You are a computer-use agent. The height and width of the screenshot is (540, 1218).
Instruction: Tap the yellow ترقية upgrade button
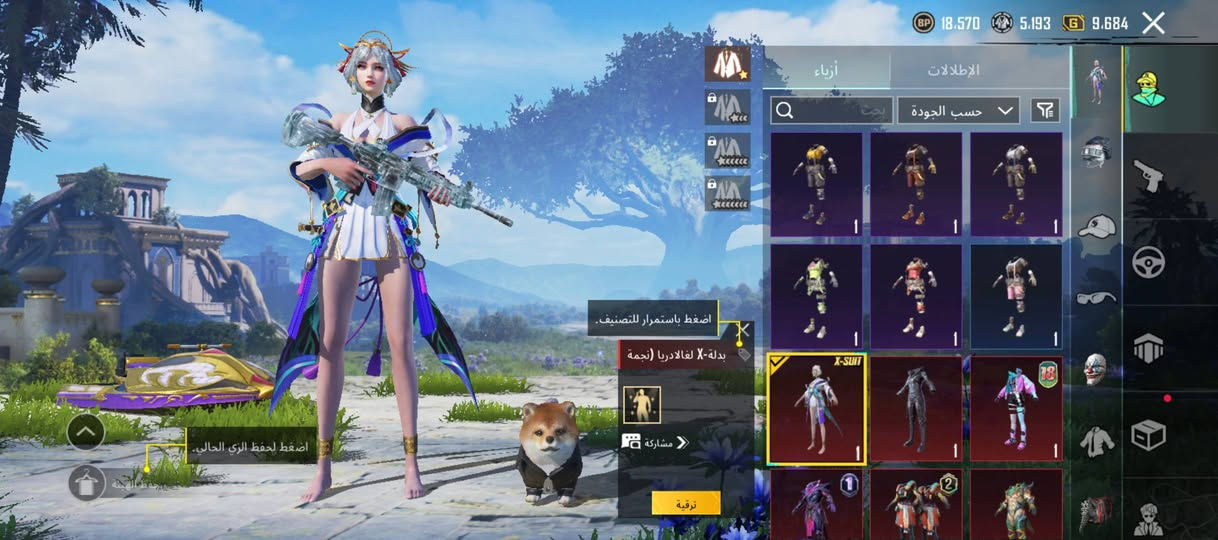point(686,503)
